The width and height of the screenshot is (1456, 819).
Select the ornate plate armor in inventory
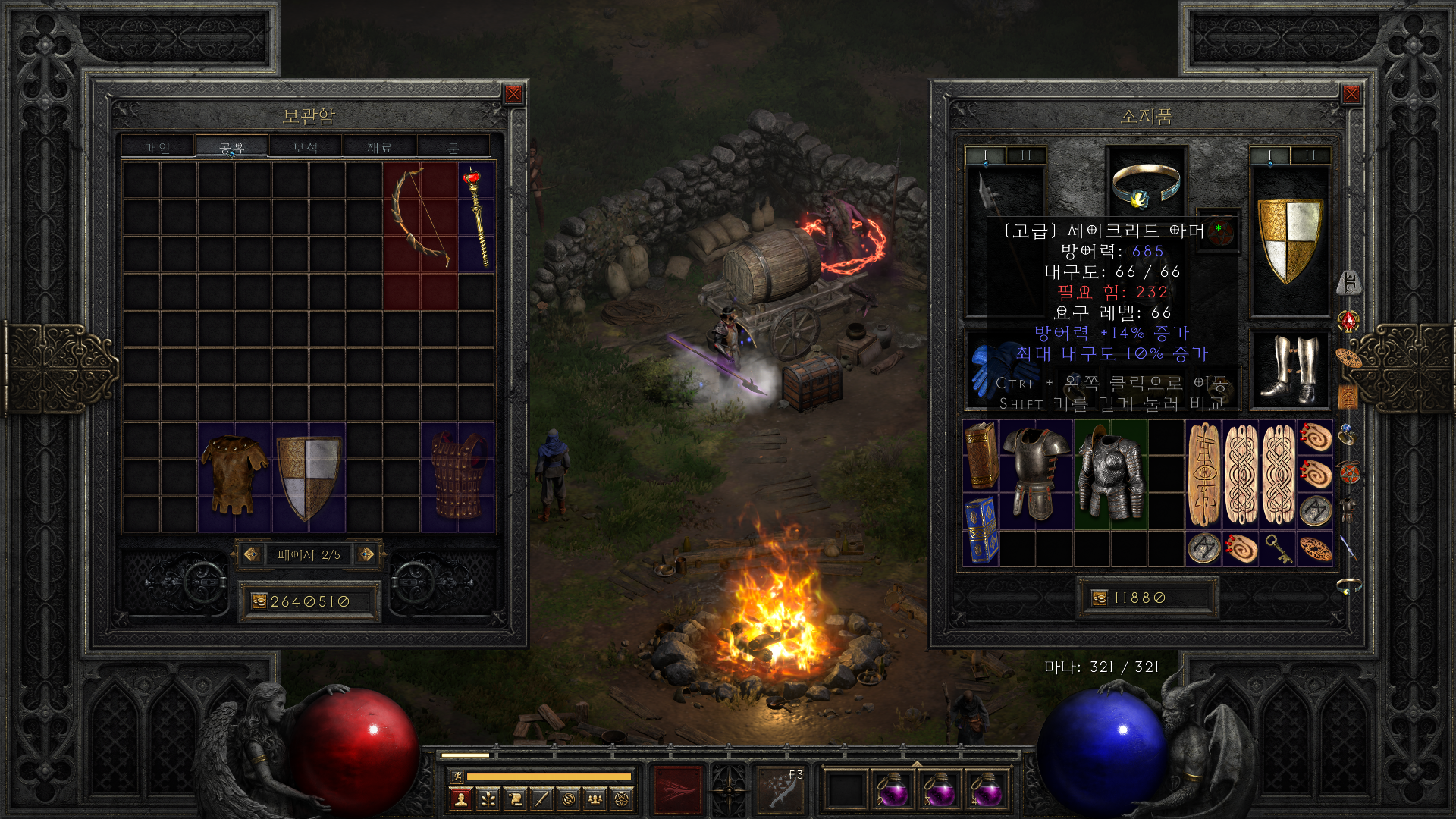pyautogui.click(x=1109, y=474)
